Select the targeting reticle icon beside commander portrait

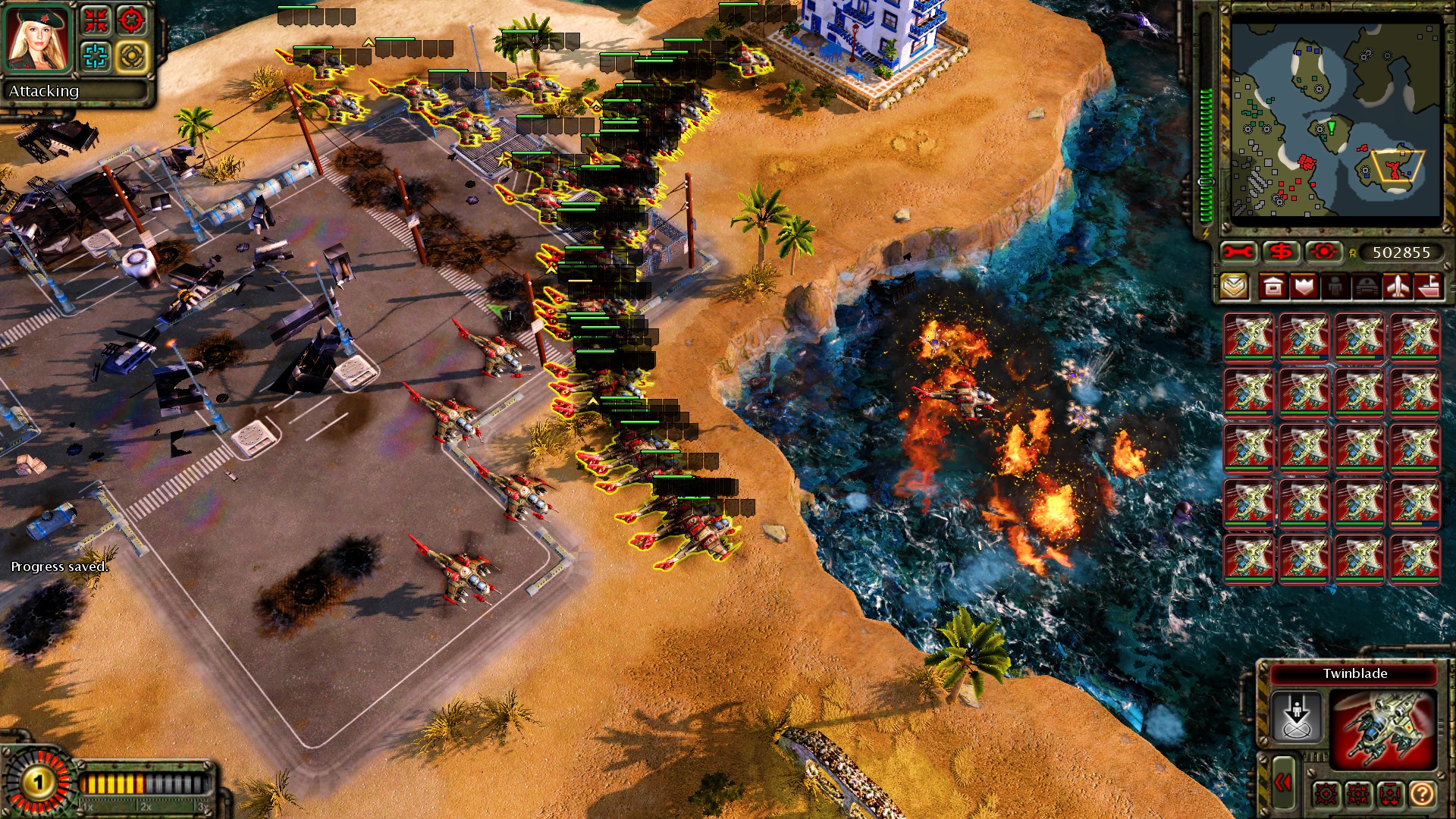pos(130,20)
